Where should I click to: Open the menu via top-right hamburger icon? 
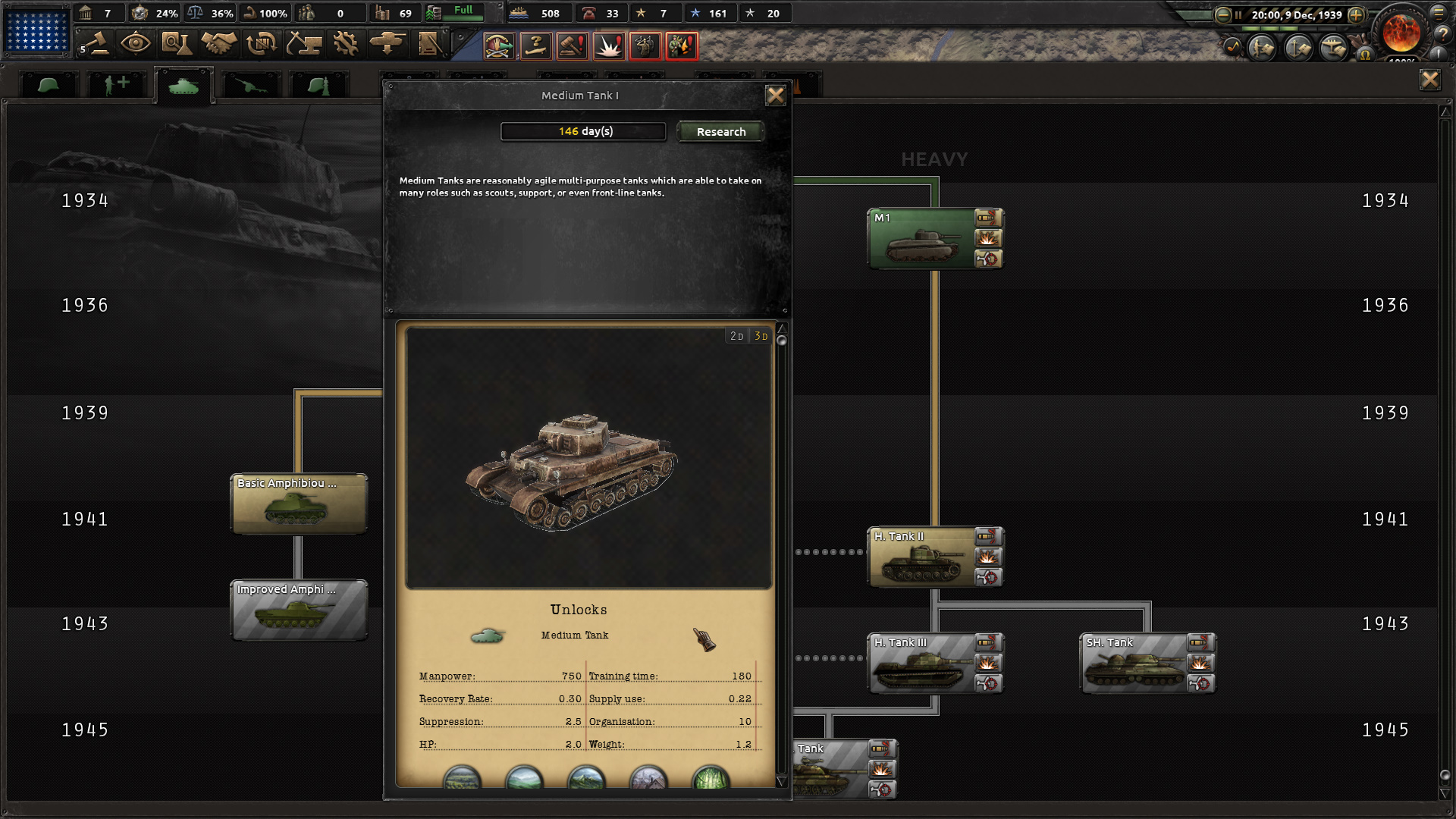(1440, 11)
